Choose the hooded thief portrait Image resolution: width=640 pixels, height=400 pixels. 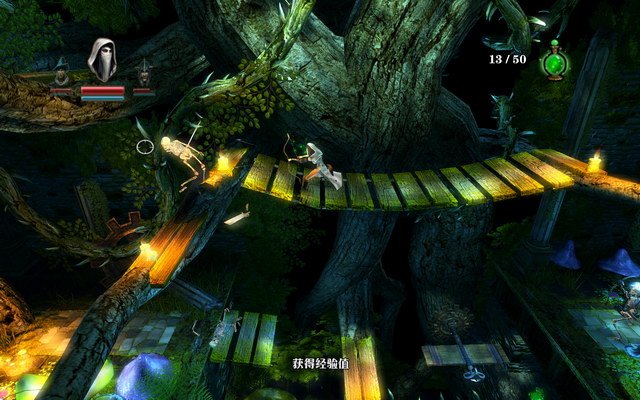coord(102,61)
